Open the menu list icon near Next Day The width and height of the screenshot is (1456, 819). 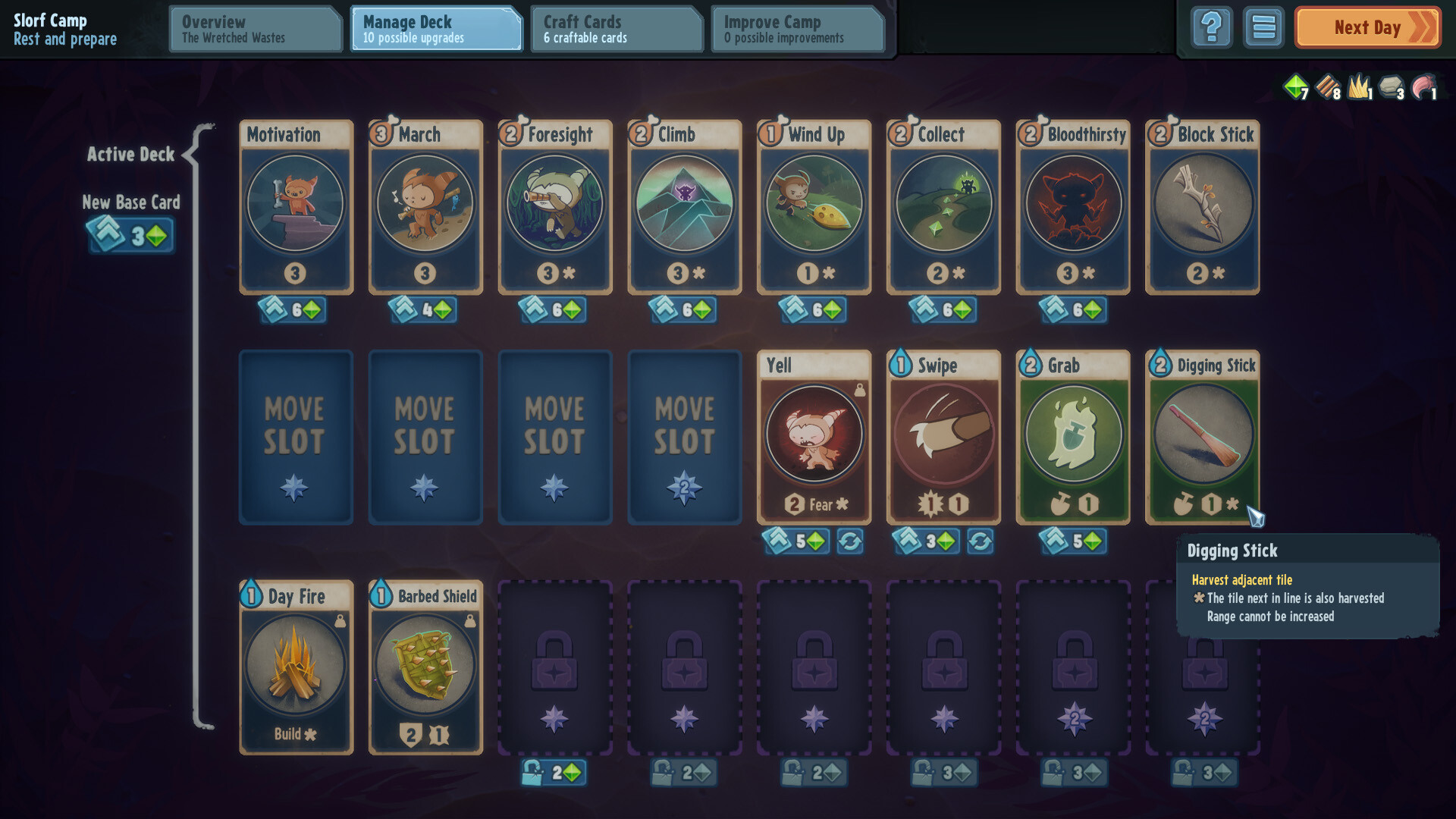pyautogui.click(x=1263, y=27)
